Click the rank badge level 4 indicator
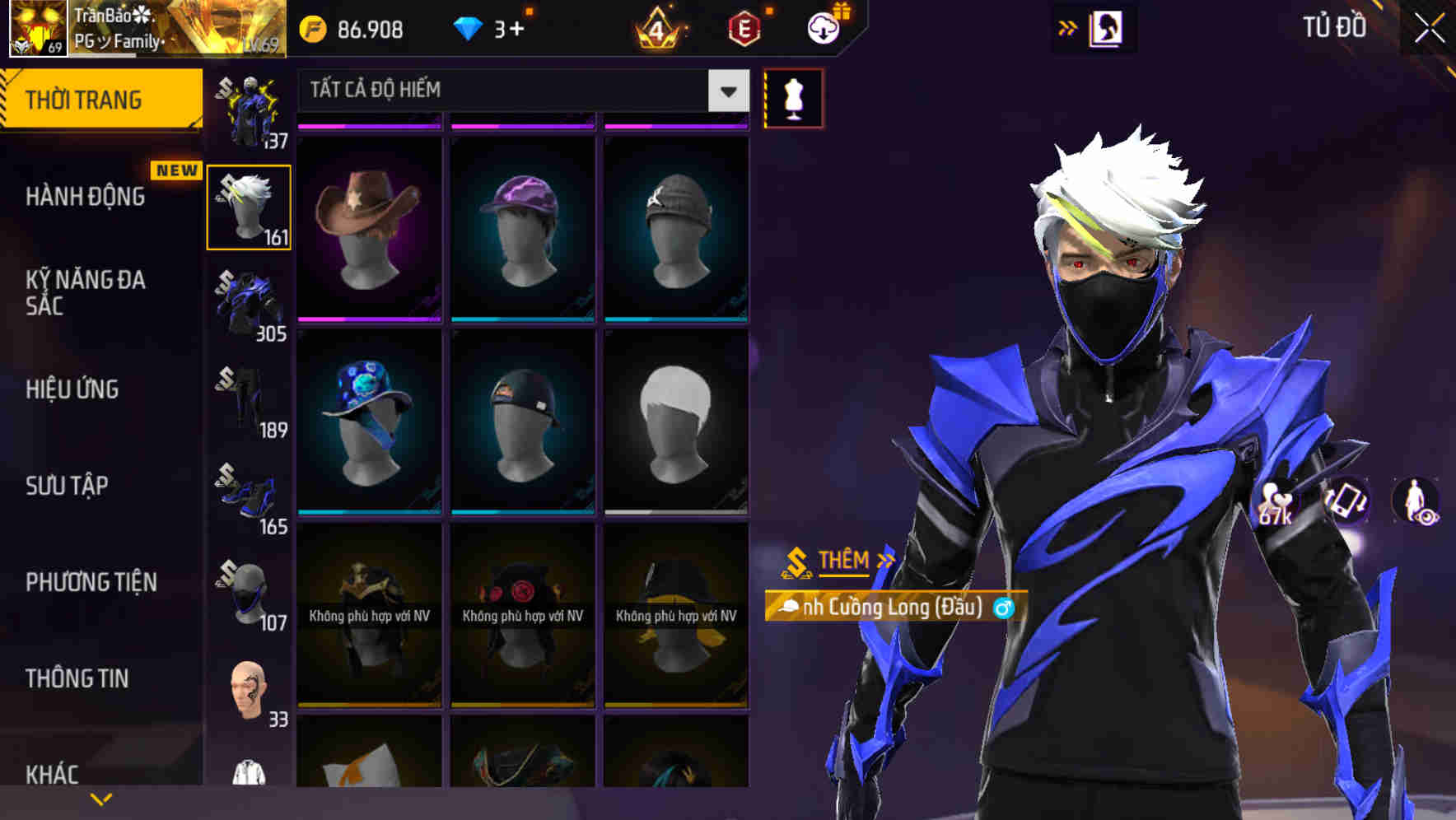Image resolution: width=1456 pixels, height=820 pixels. pos(659,27)
